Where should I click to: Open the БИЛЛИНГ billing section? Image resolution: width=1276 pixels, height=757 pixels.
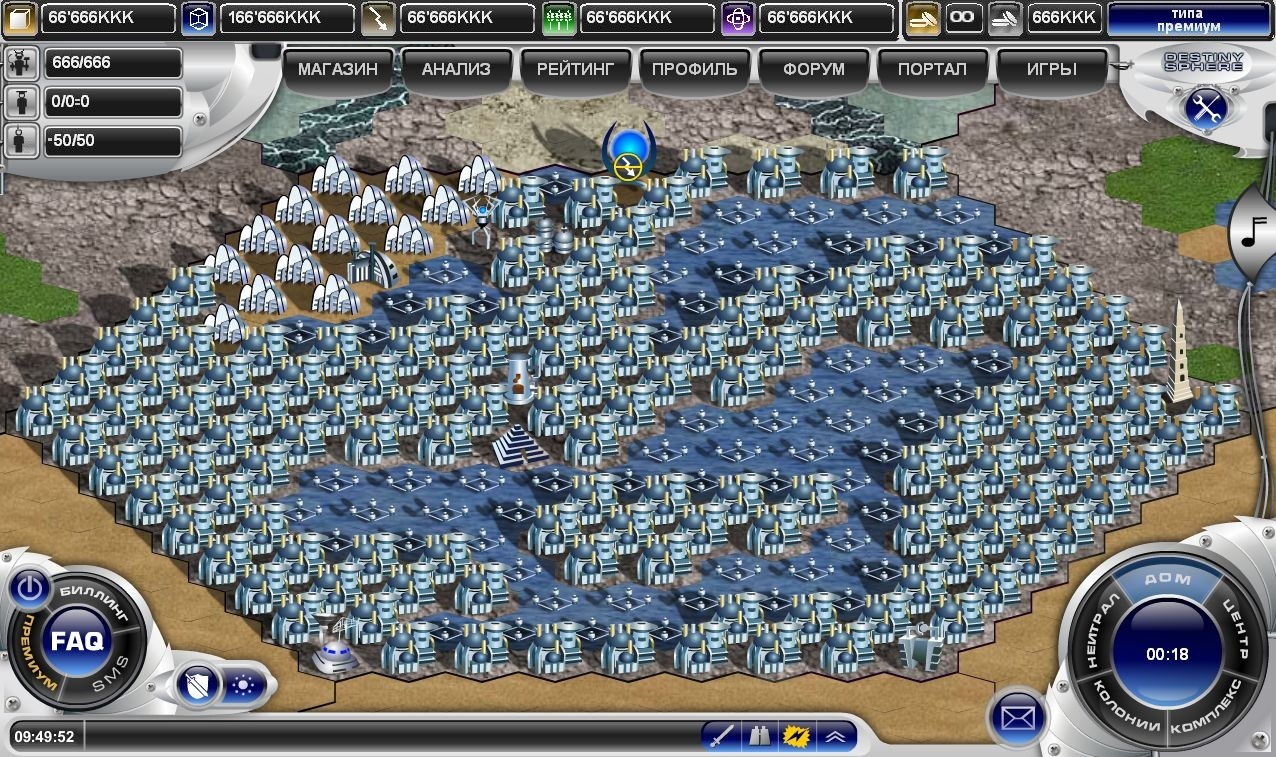tap(95, 599)
